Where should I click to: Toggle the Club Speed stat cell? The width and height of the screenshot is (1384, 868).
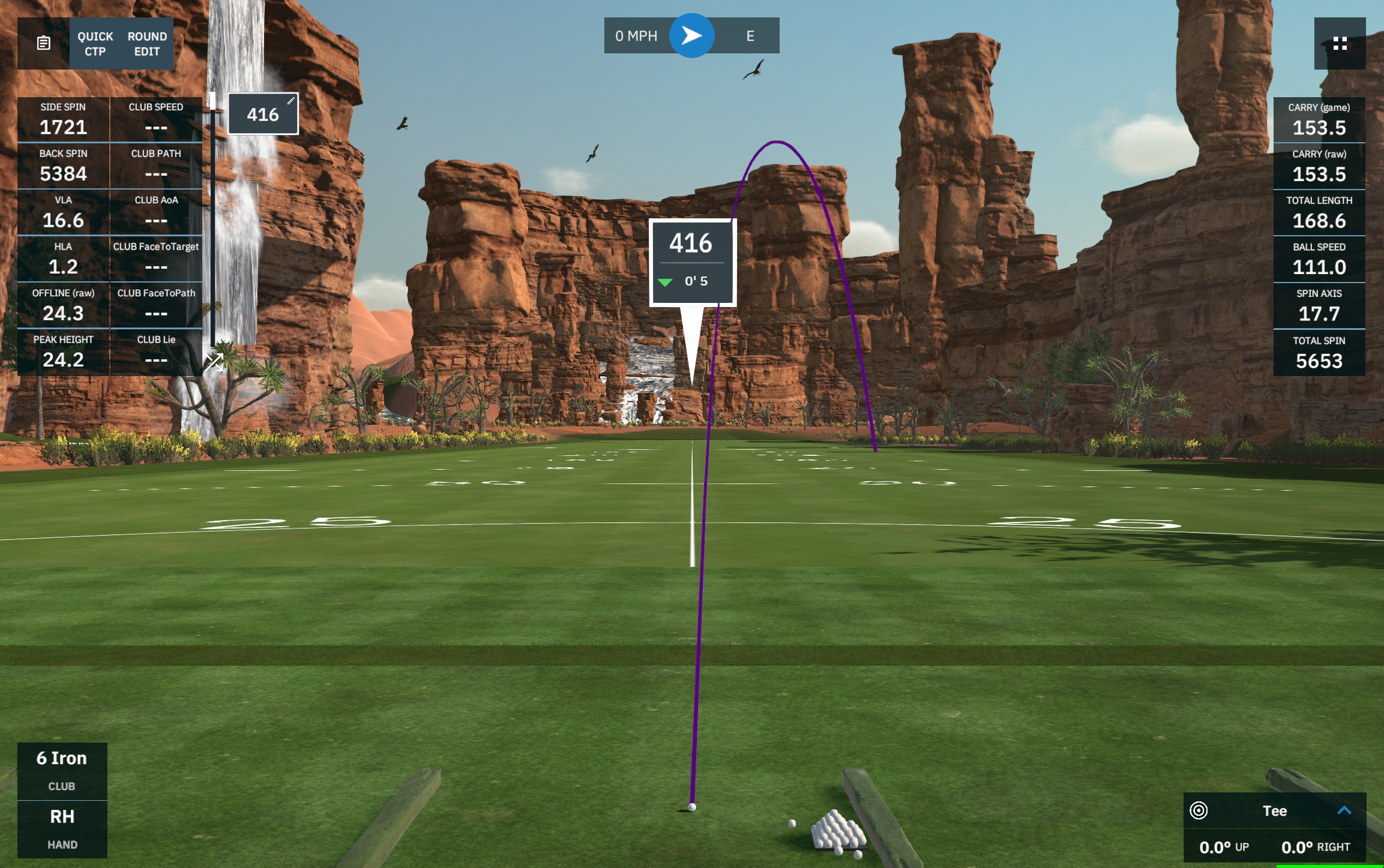[157, 119]
